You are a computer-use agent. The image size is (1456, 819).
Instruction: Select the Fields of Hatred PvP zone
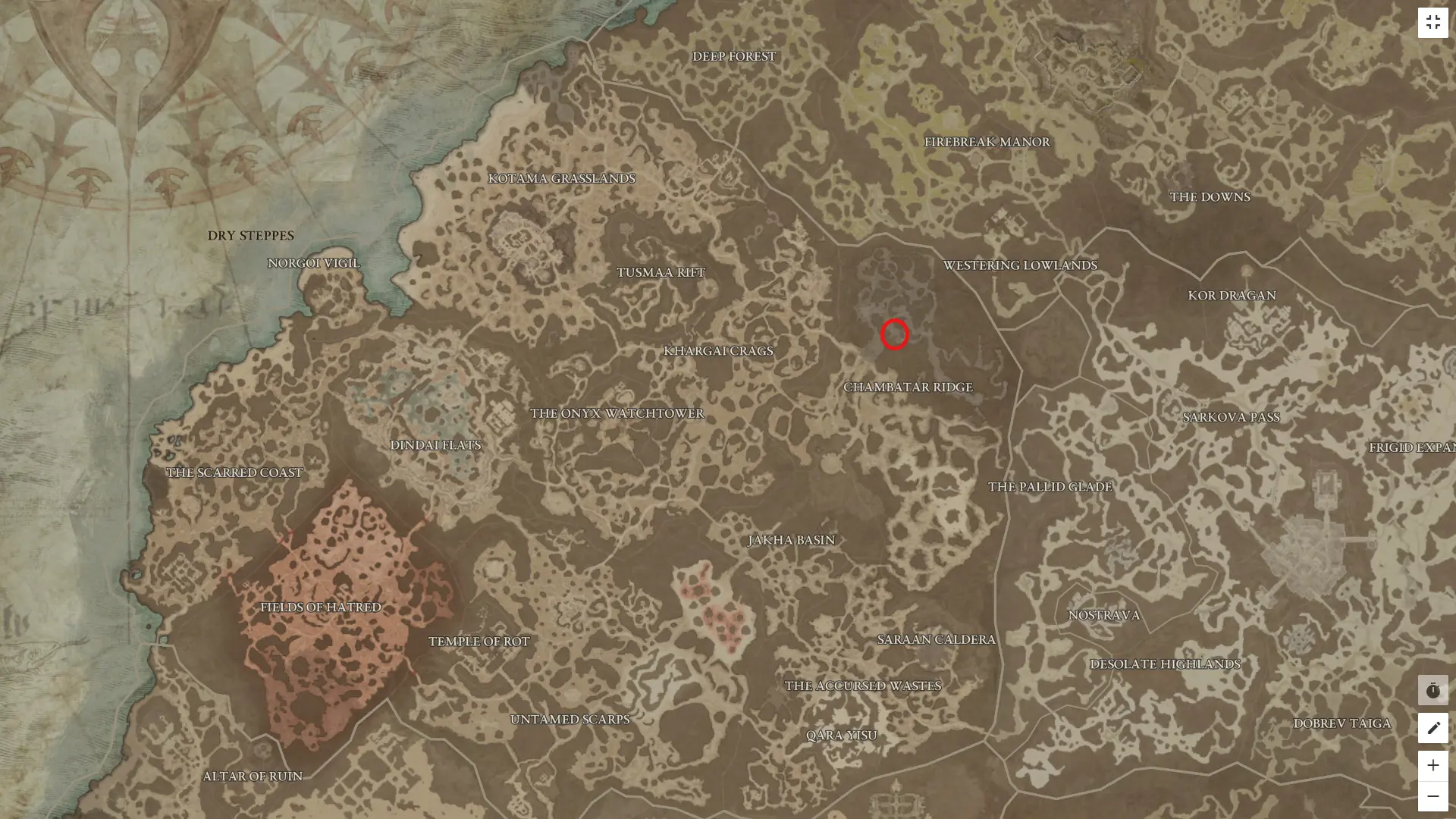point(321,607)
